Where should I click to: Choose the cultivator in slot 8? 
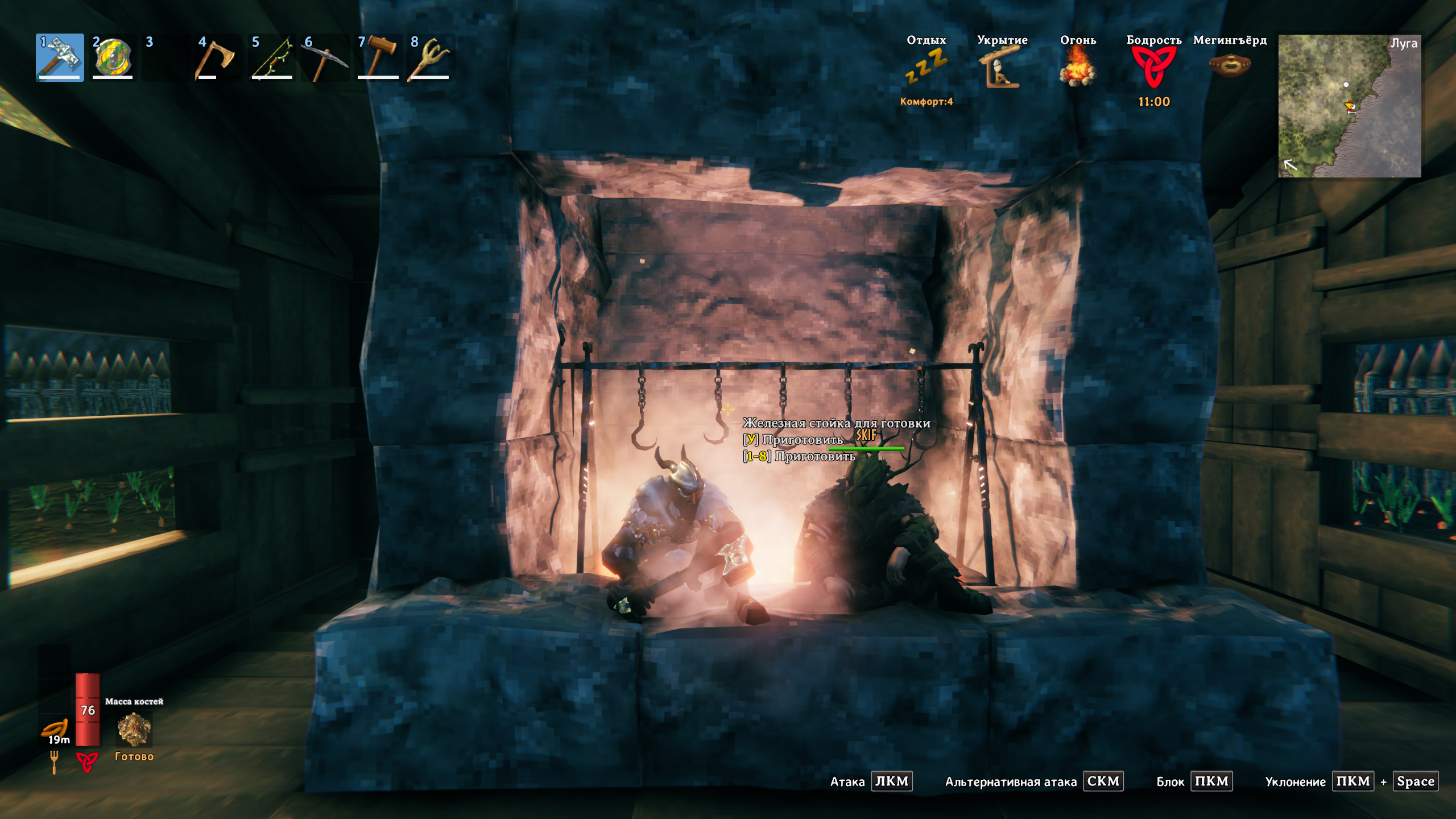pos(431,57)
